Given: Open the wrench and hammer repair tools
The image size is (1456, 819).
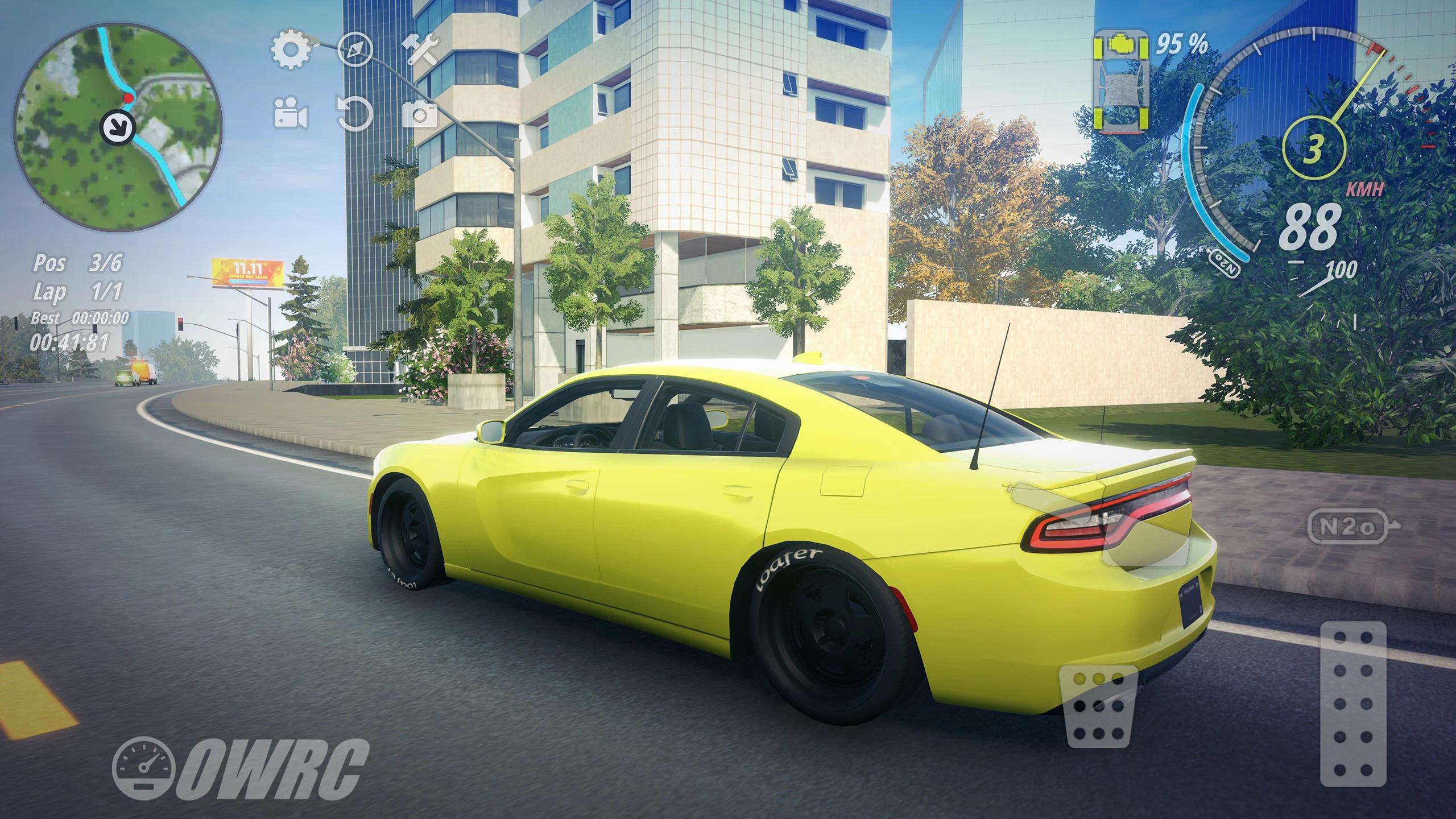Looking at the screenshot, I should (420, 49).
